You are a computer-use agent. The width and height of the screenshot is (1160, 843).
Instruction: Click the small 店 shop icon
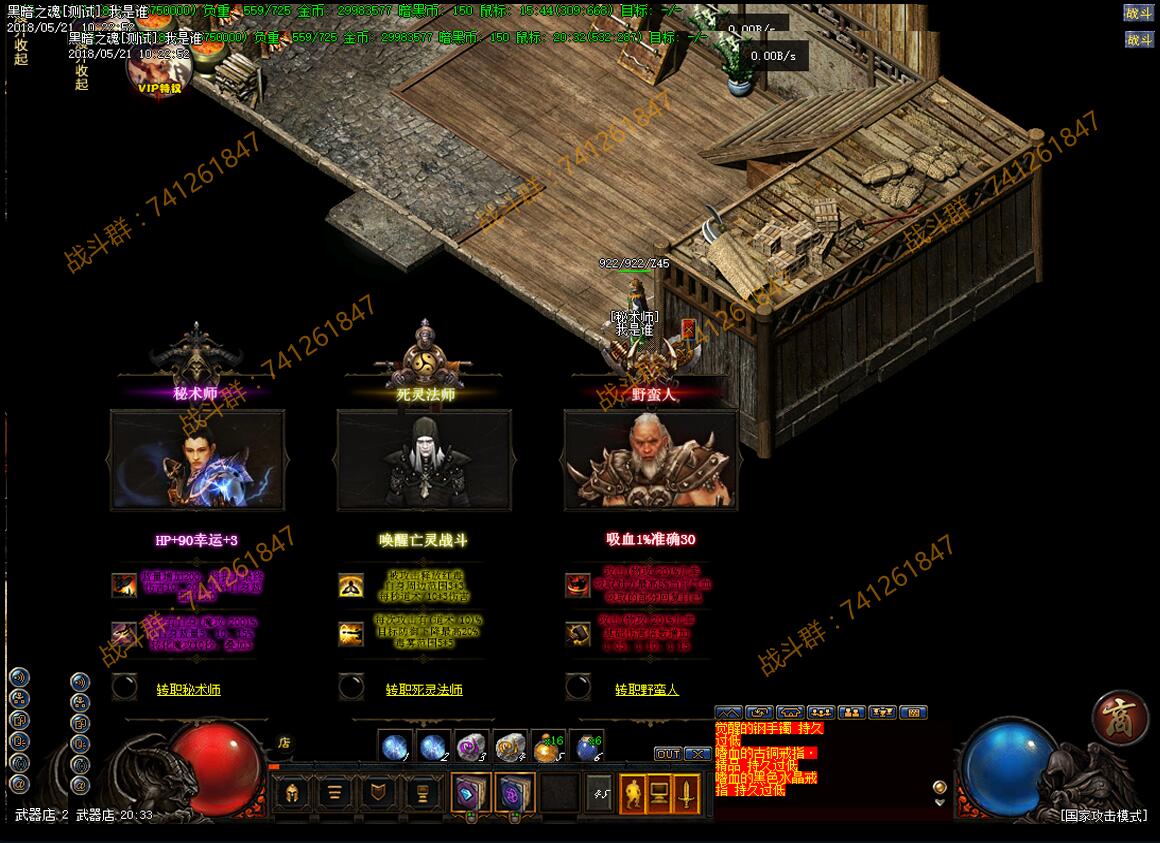(284, 743)
